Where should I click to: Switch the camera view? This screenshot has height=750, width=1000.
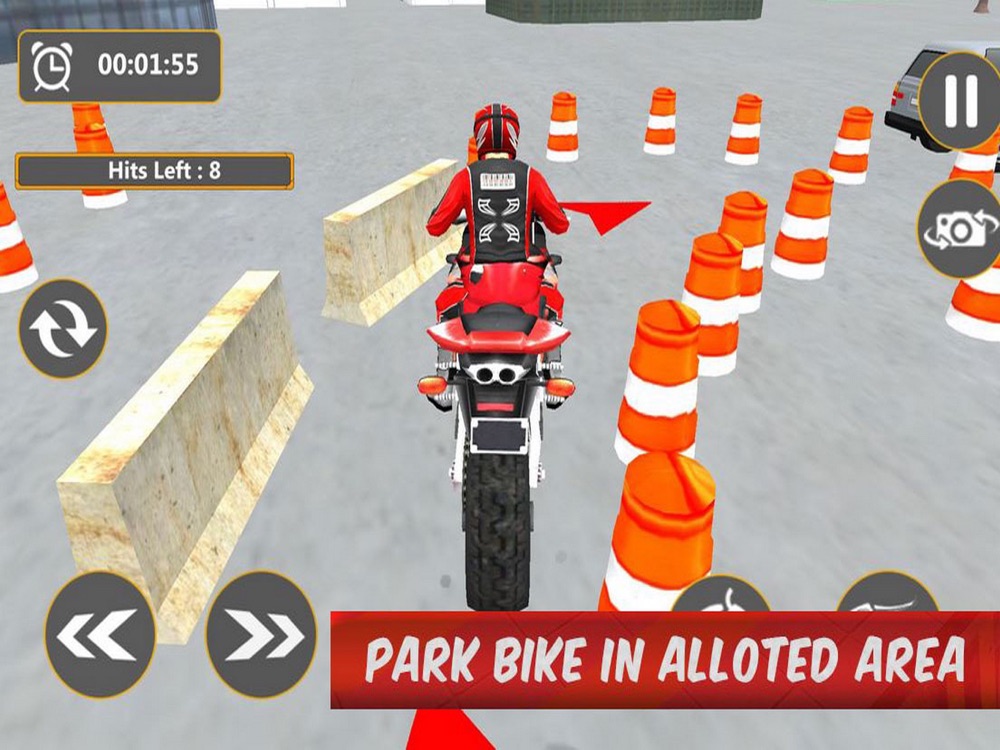coord(960,229)
